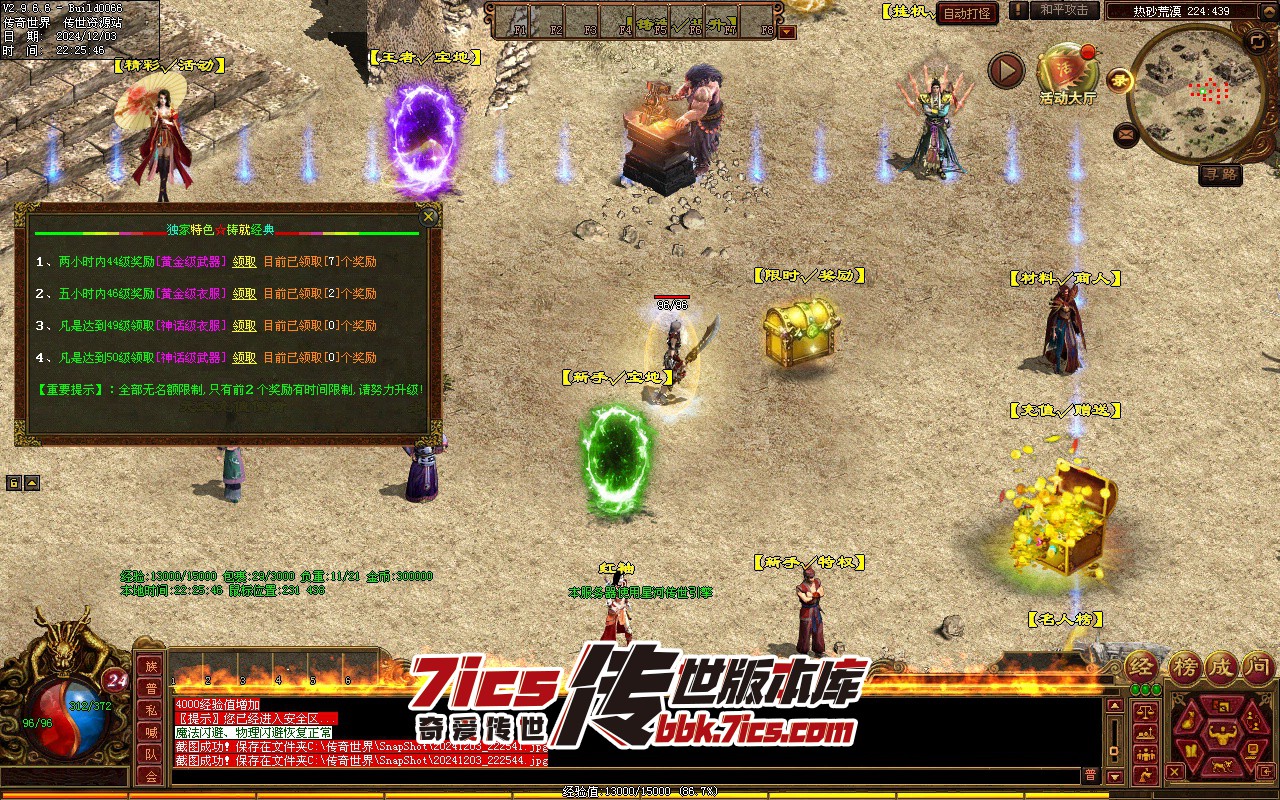Open the 成 achievements button
Screen dimensions: 1280x800
1221,668
